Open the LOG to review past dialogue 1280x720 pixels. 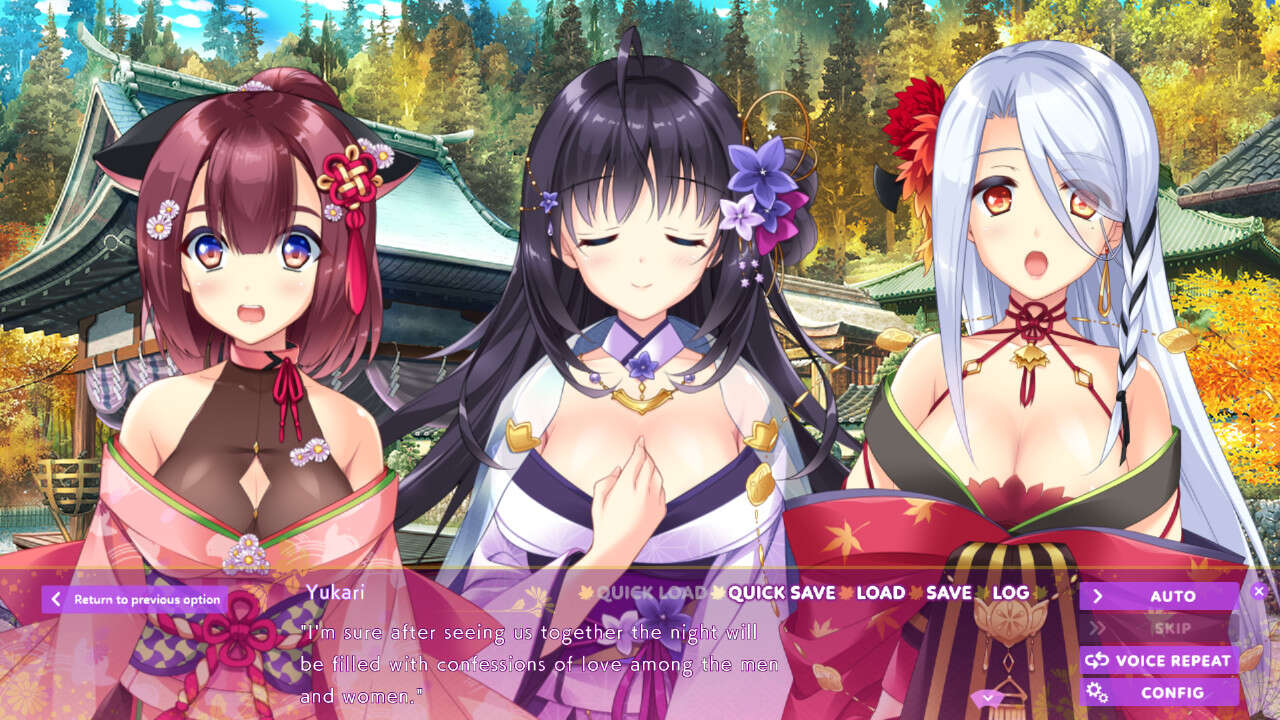pyautogui.click(x=1015, y=593)
